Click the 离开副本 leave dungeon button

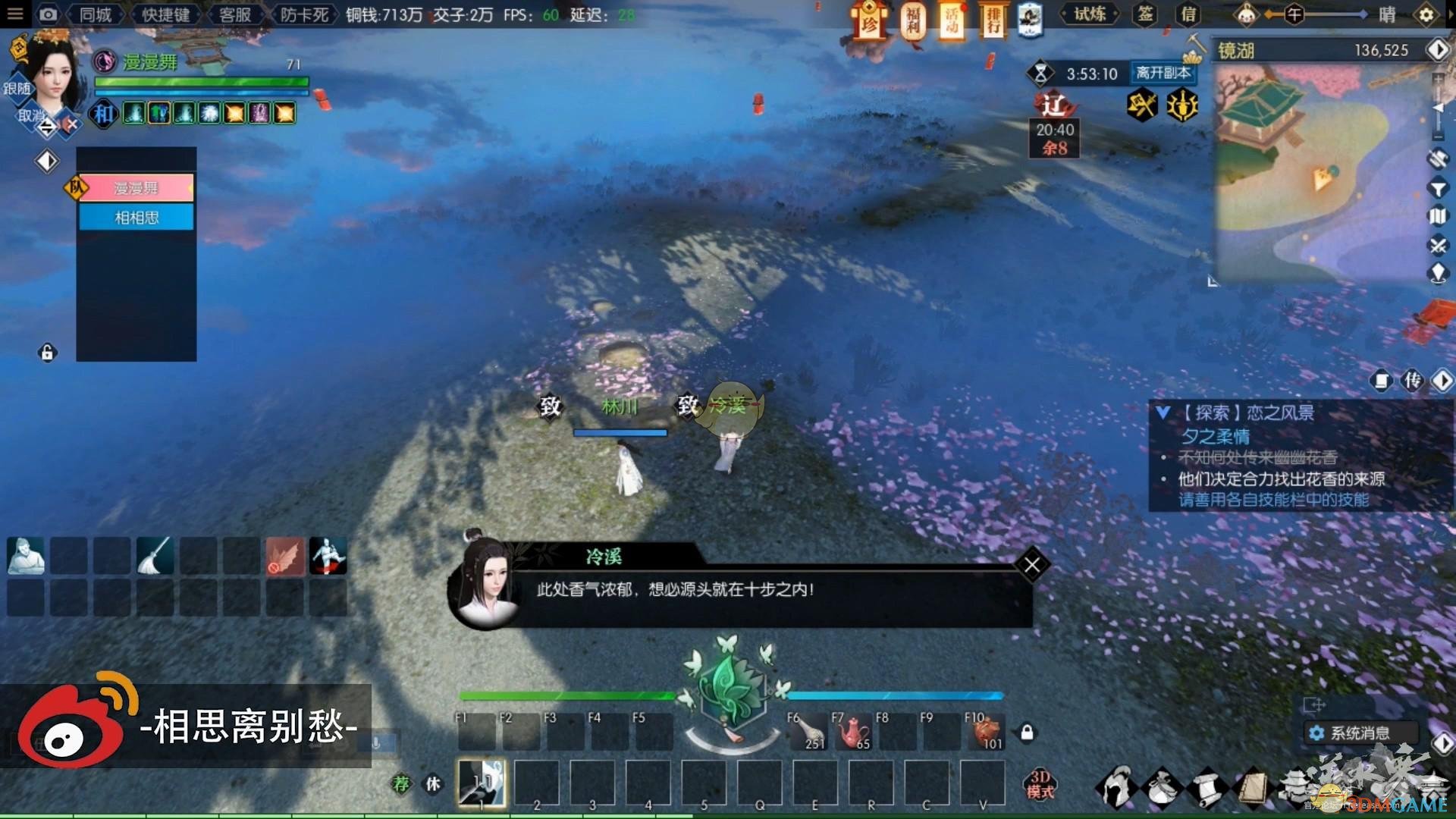point(1163,74)
